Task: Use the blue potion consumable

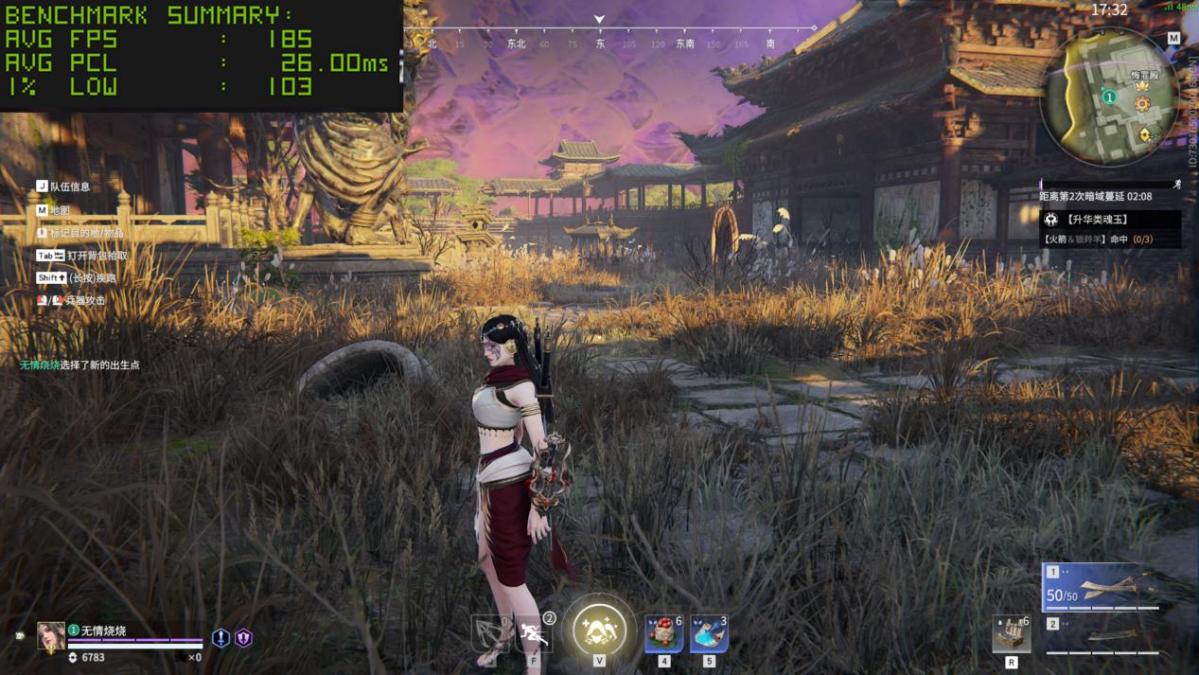Action: (x=709, y=633)
